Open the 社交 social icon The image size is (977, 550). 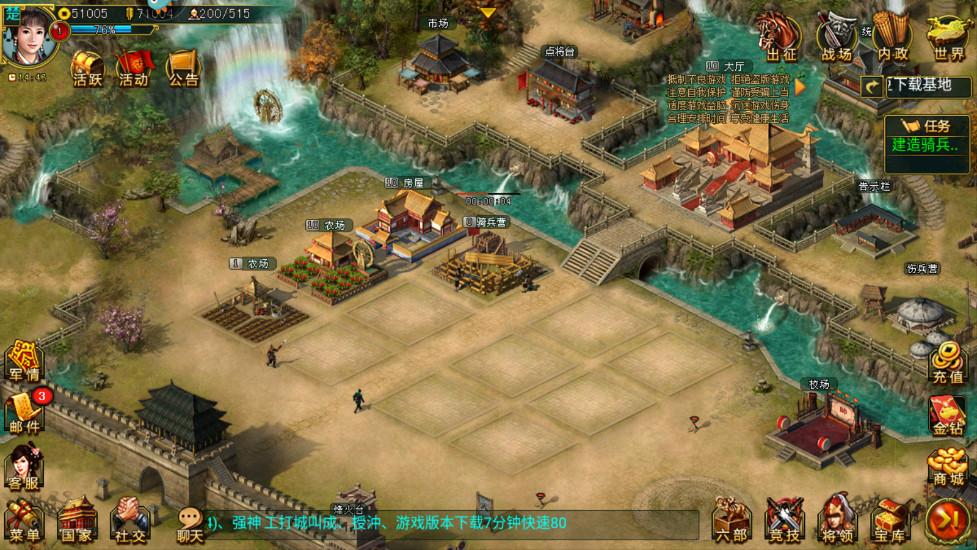tap(130, 520)
